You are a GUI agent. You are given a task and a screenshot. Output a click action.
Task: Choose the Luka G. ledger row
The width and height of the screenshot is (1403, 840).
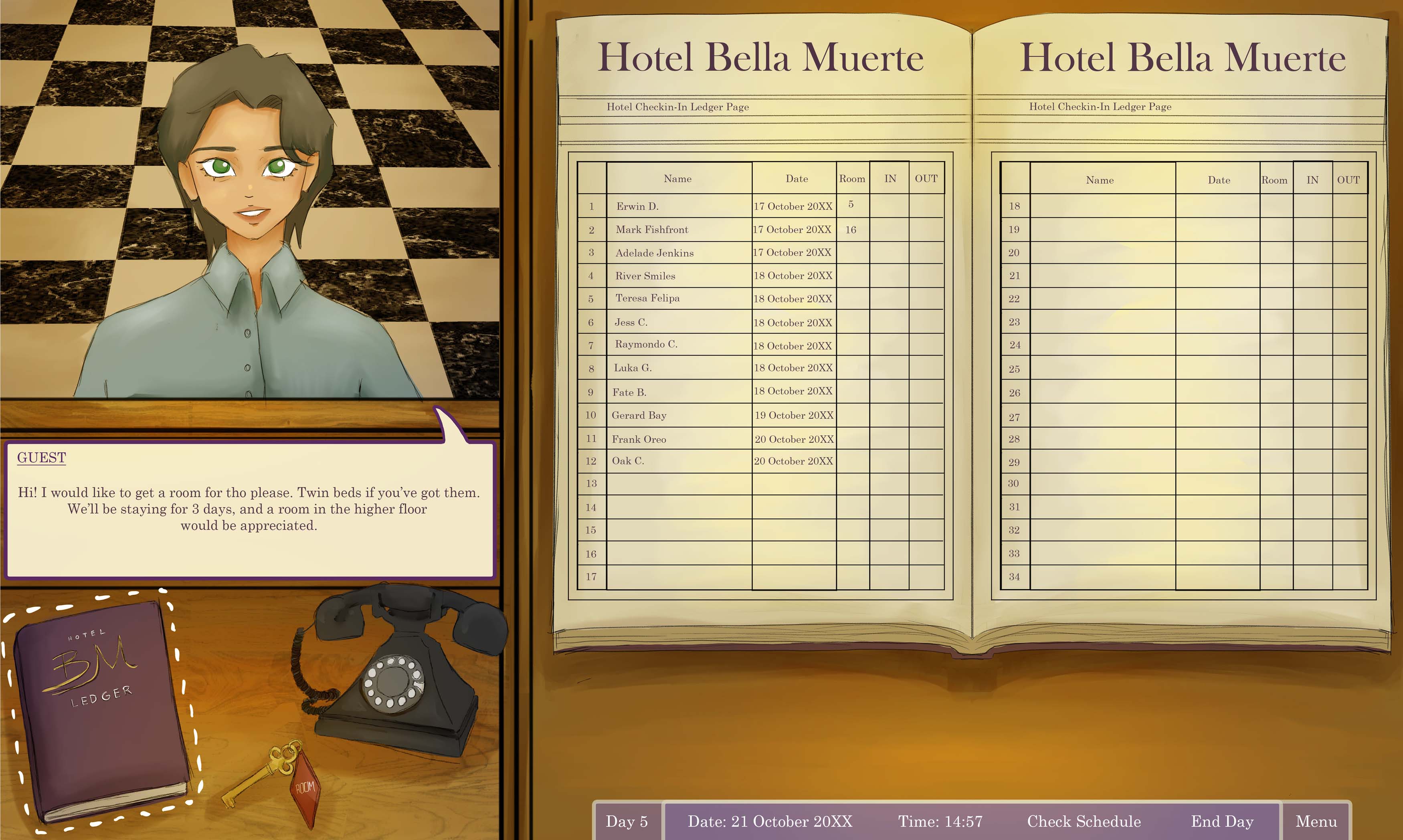click(633, 368)
